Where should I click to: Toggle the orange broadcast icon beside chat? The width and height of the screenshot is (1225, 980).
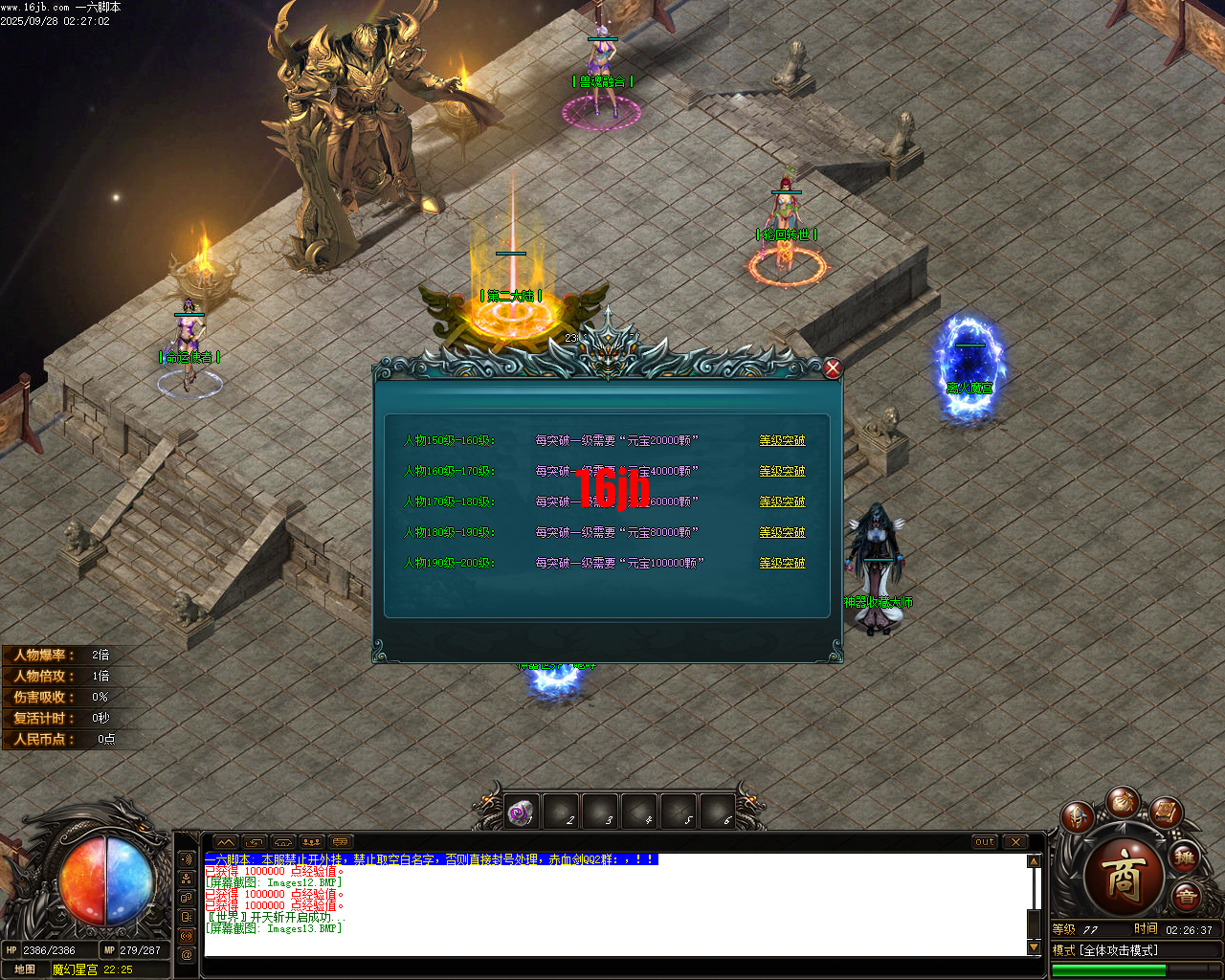186,936
